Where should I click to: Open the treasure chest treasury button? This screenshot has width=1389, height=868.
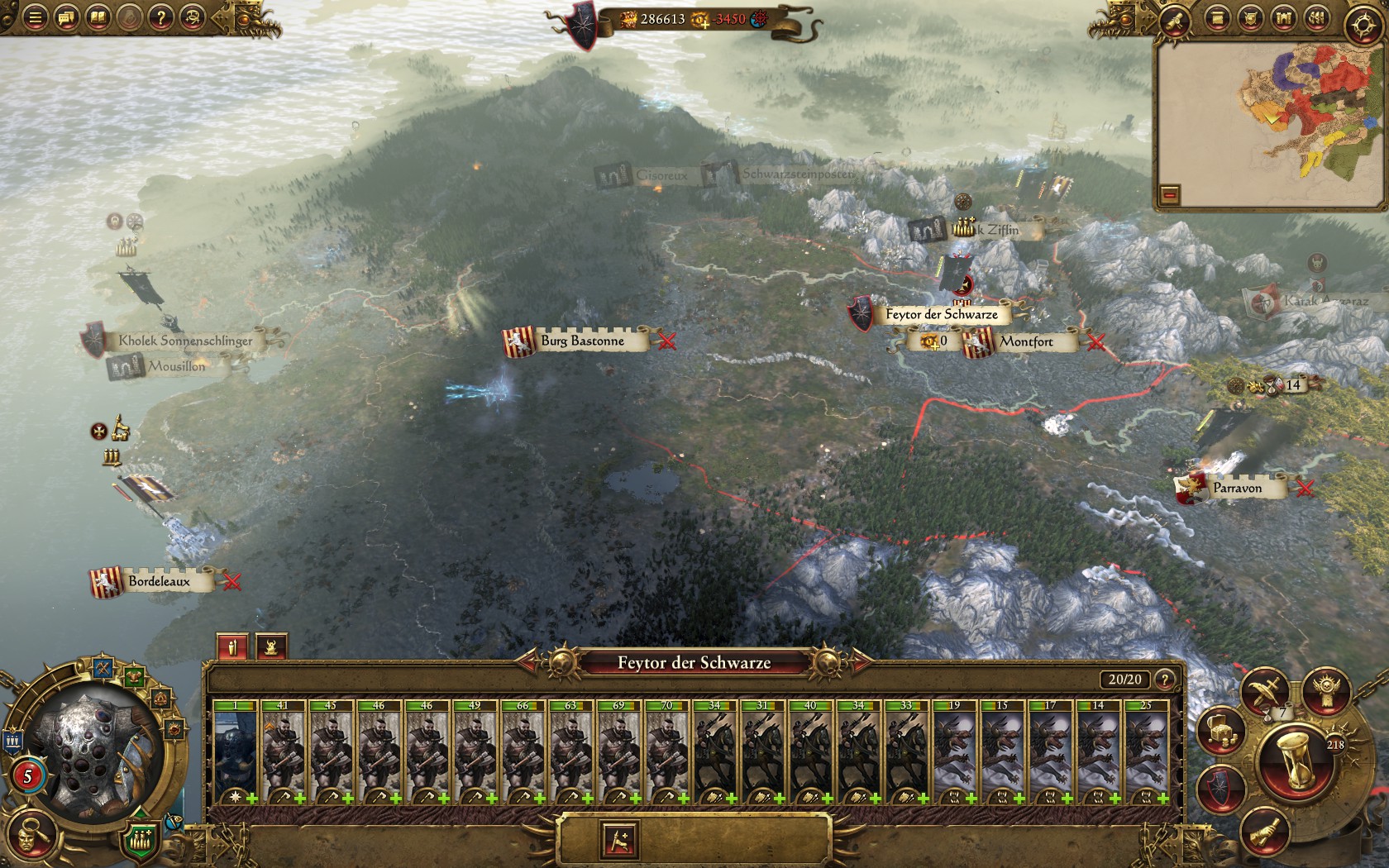[1220, 731]
